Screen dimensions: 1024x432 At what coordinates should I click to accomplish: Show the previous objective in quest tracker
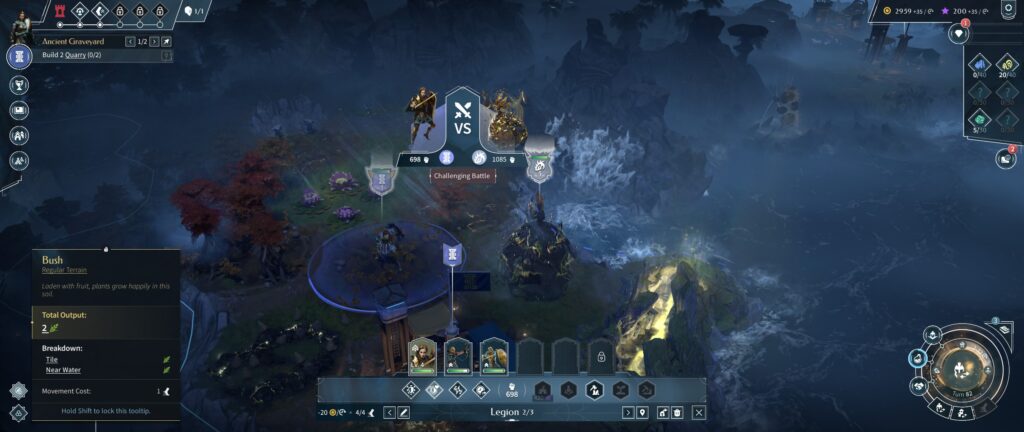click(x=130, y=42)
